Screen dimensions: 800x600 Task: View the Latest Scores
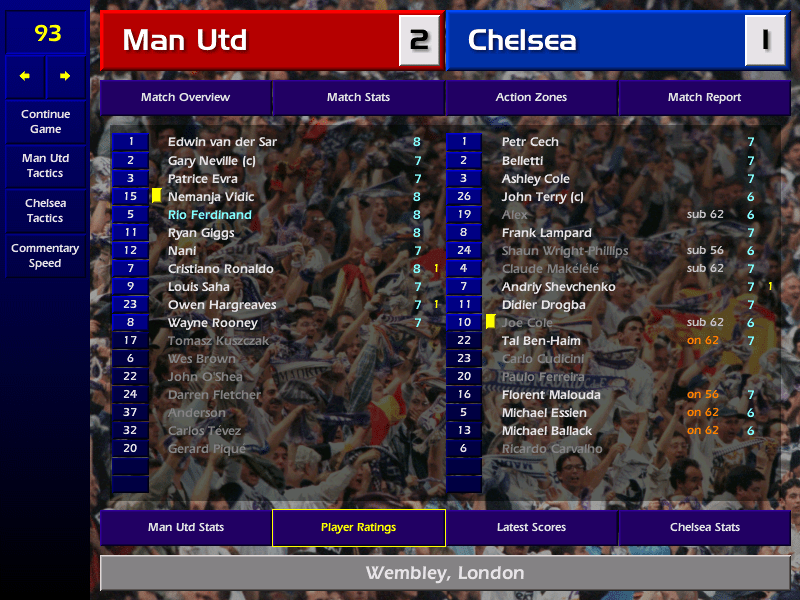pyautogui.click(x=531, y=527)
